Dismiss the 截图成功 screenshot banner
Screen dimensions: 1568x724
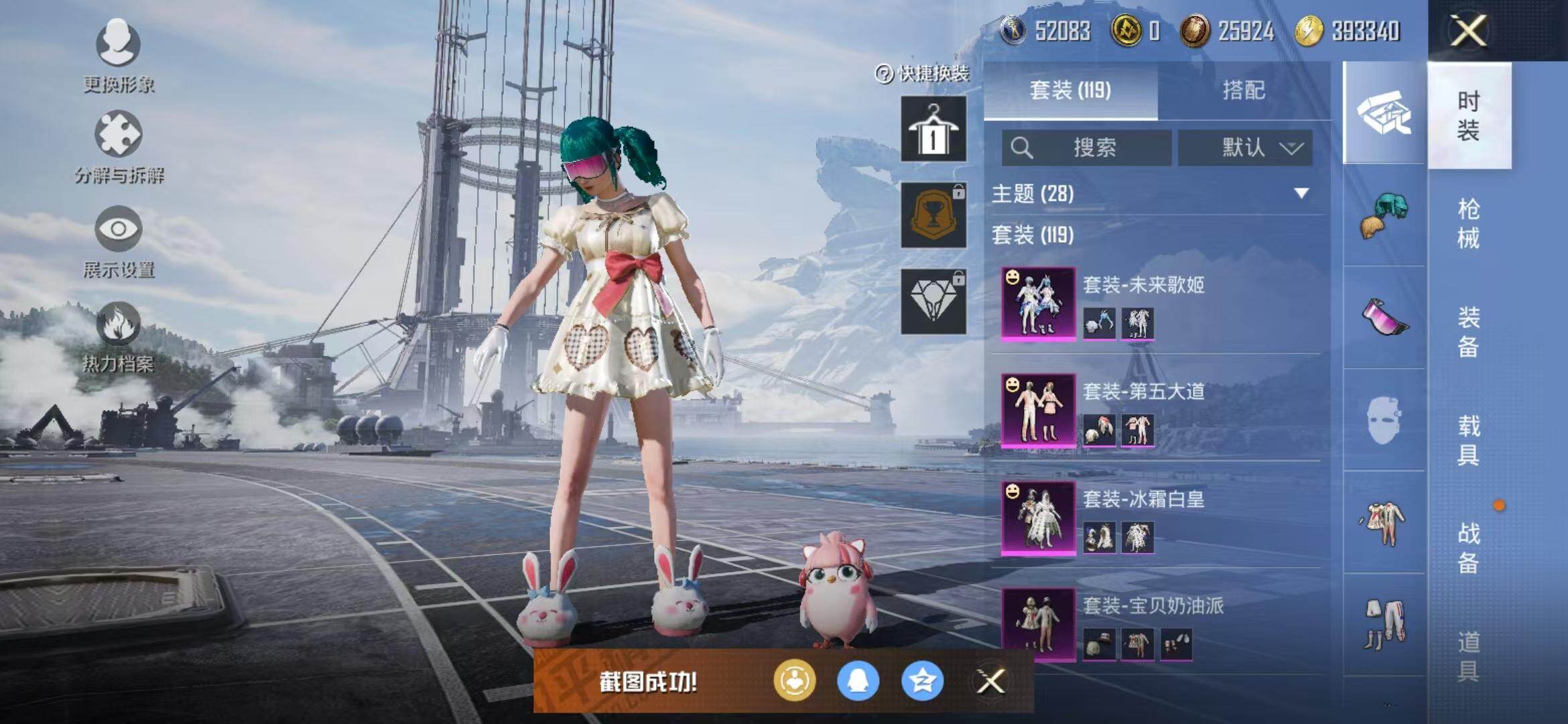[x=990, y=682]
